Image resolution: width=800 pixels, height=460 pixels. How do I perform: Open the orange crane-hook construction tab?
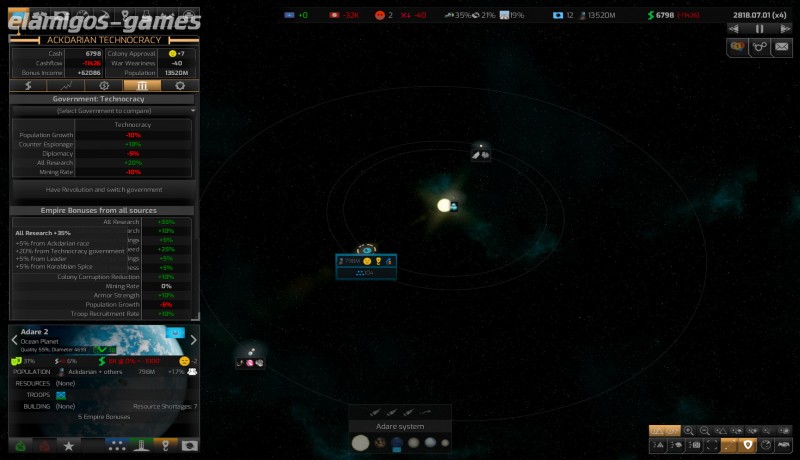pos(166,445)
